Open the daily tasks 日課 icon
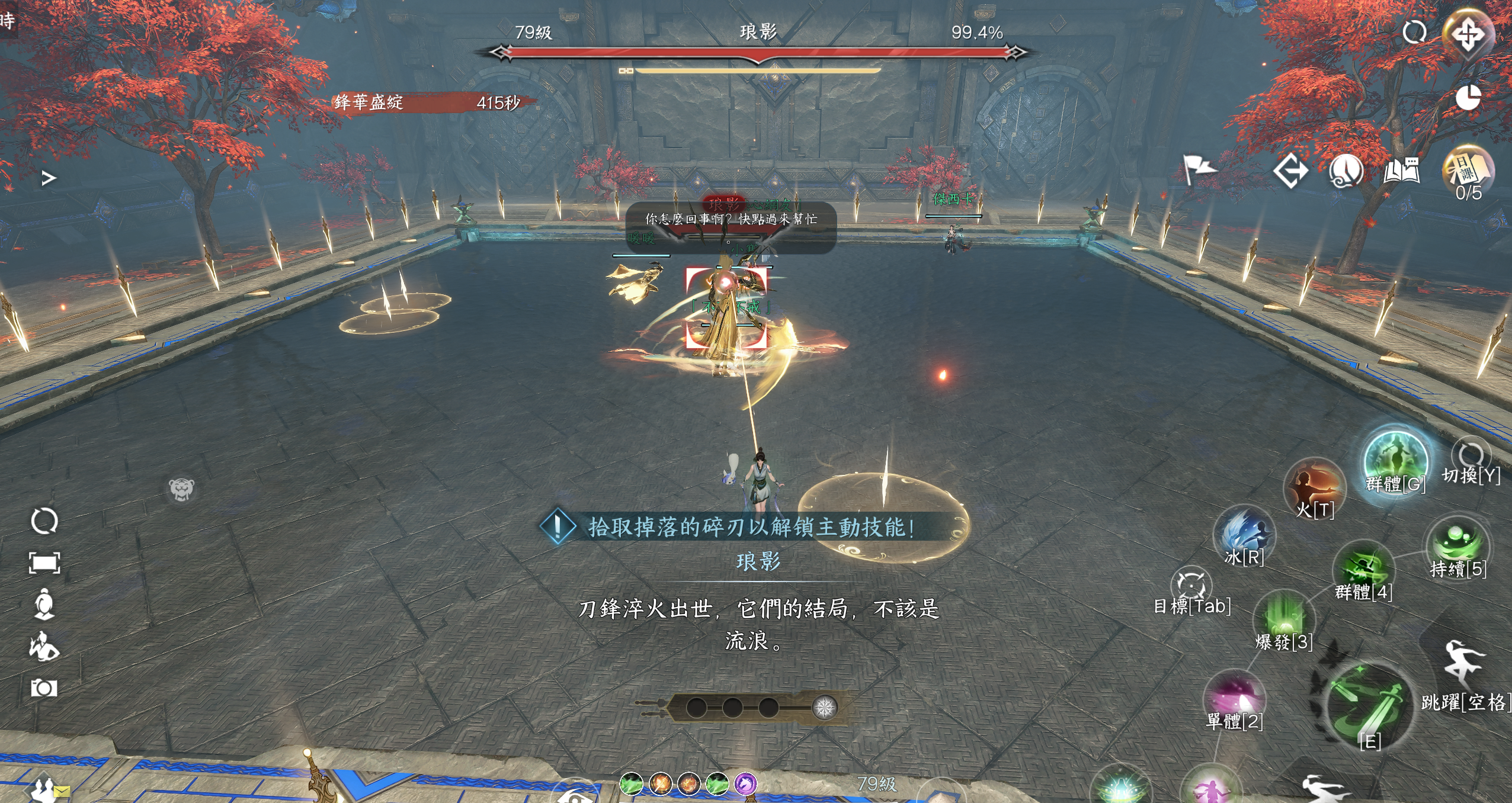1512x803 pixels. (1468, 171)
